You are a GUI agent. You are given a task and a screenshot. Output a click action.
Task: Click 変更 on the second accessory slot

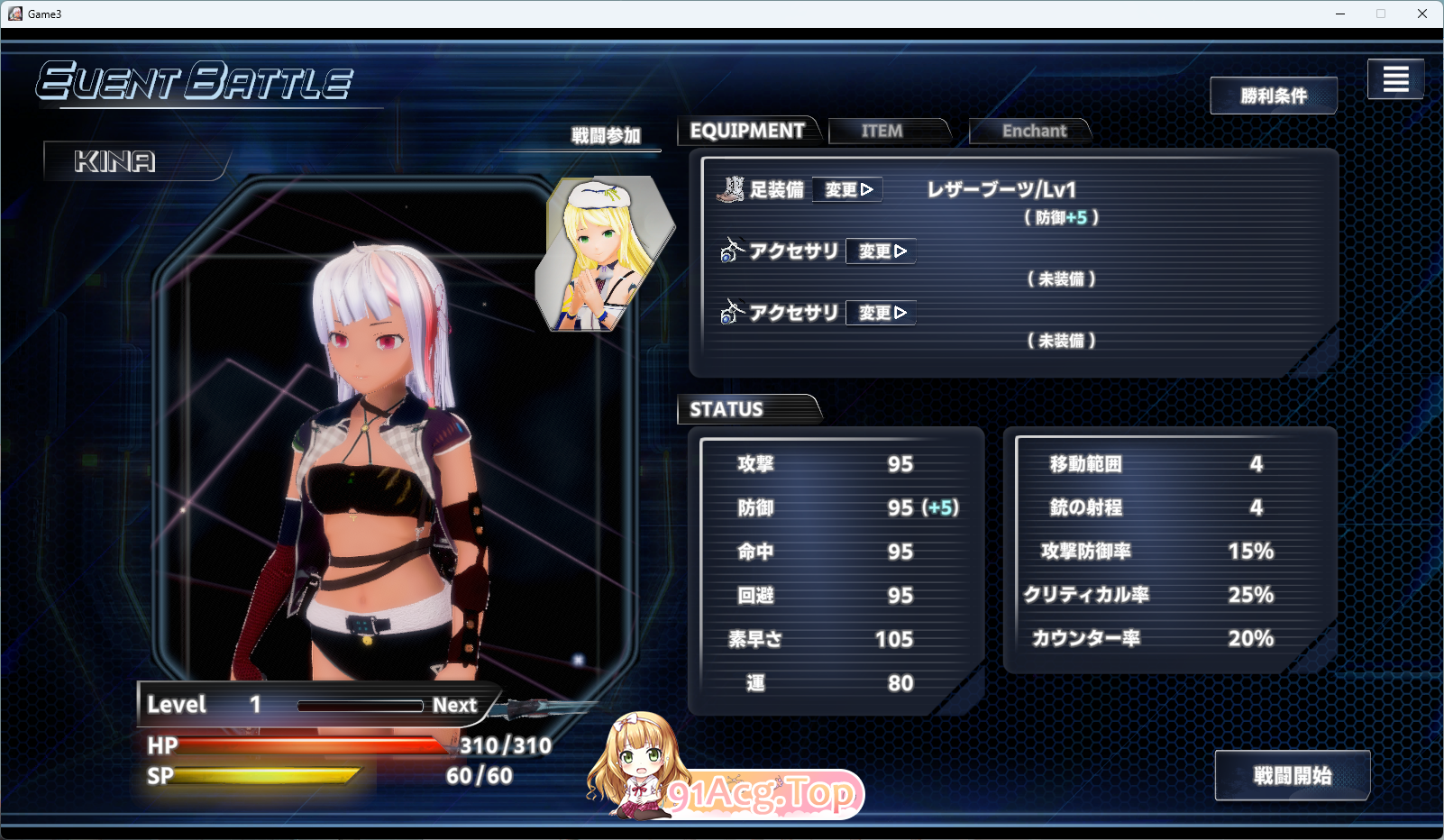coord(880,313)
